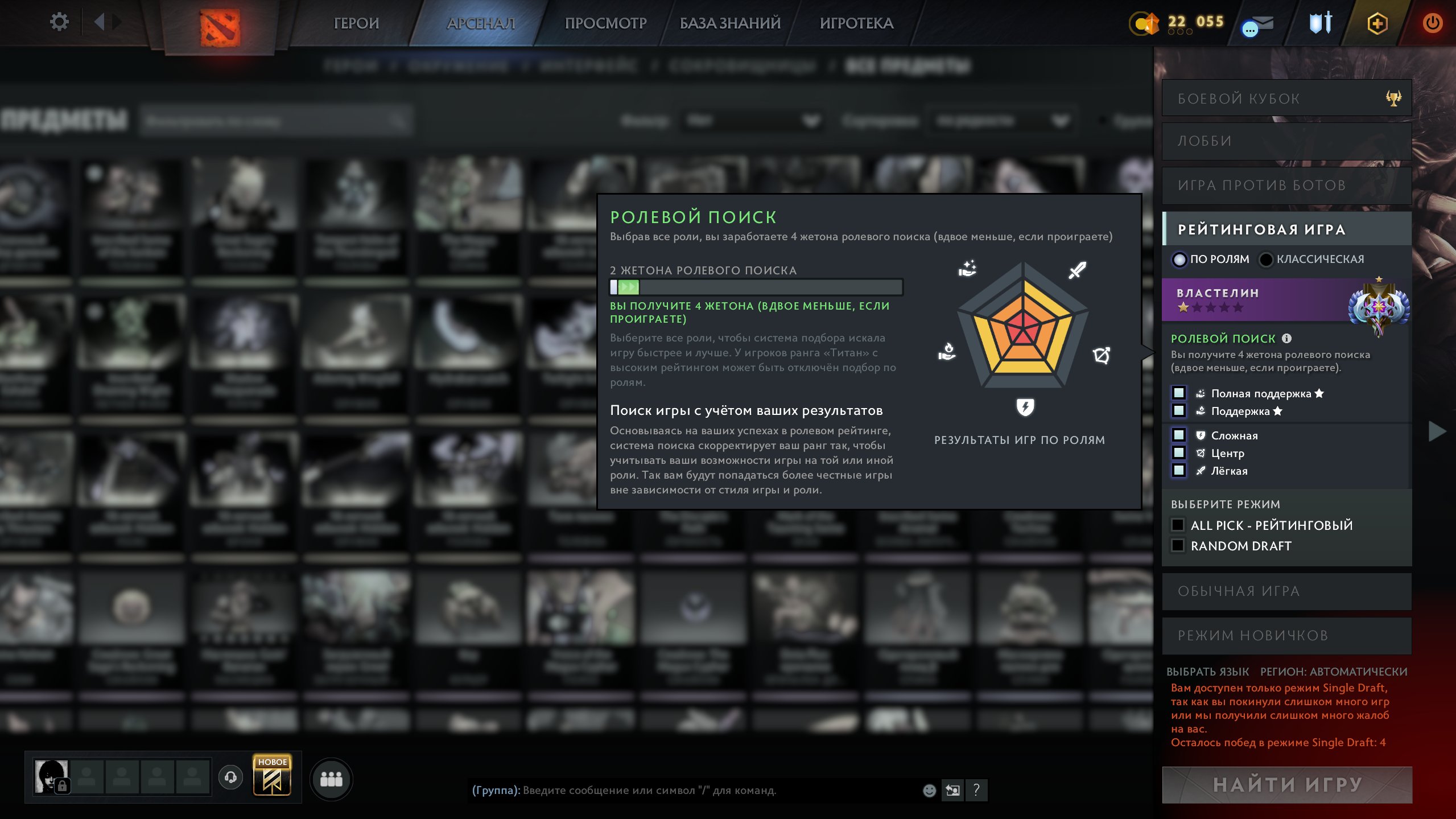The image size is (1456, 819).
Task: Switch to the ИГРОТЕКА menu tab
Action: coord(856,23)
